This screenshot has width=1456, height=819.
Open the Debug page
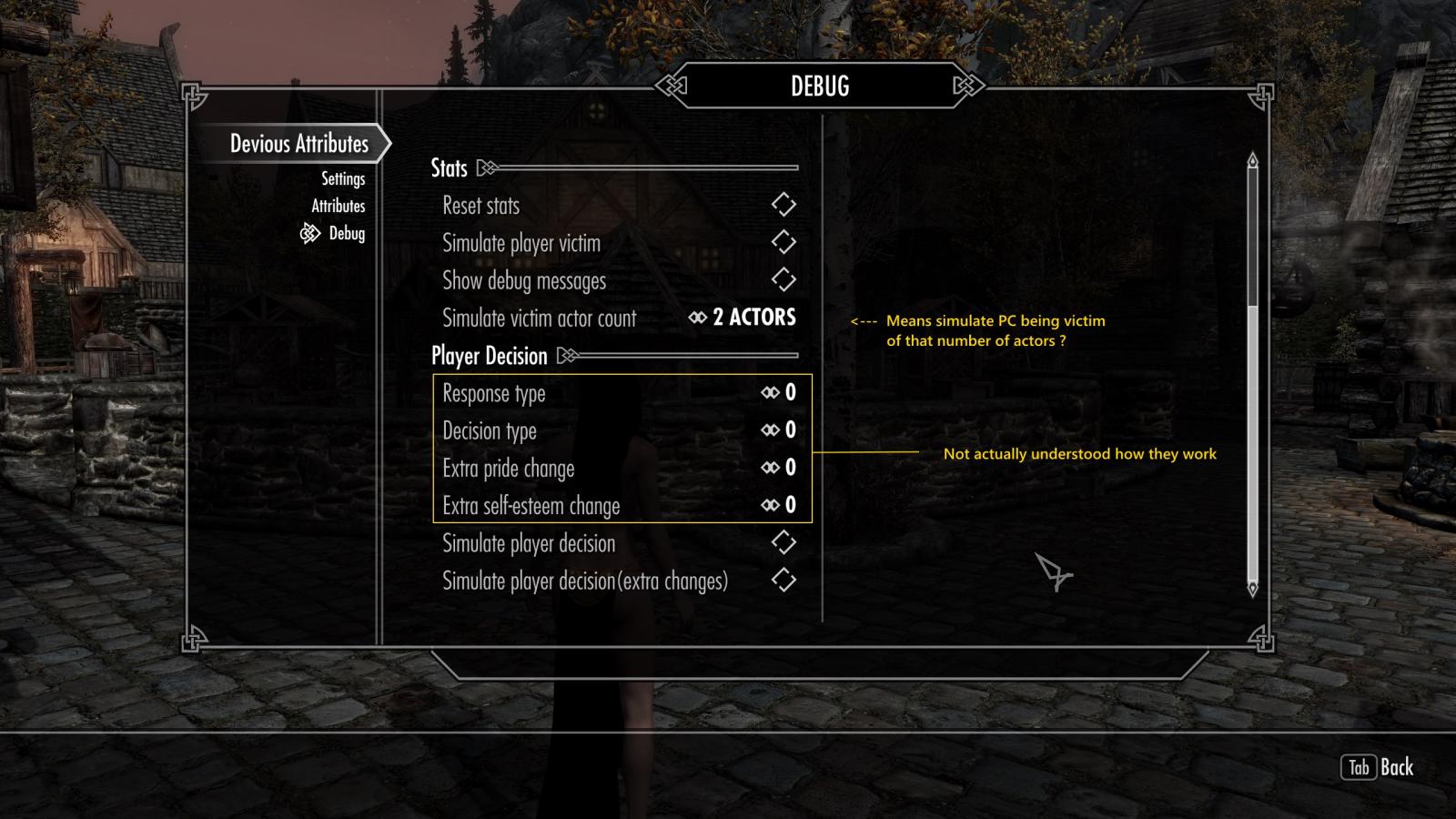(346, 234)
